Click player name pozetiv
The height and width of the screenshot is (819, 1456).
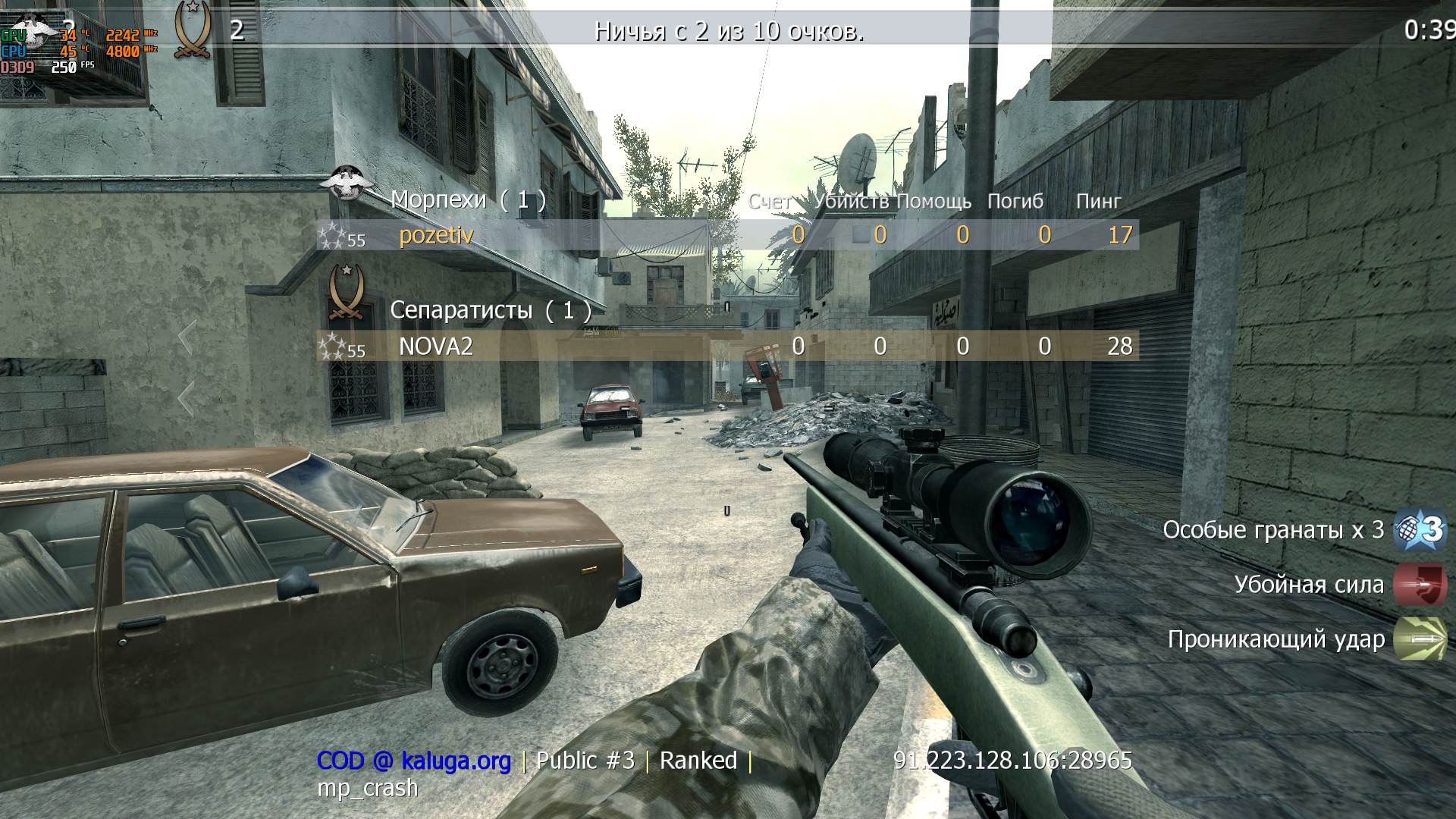(436, 235)
